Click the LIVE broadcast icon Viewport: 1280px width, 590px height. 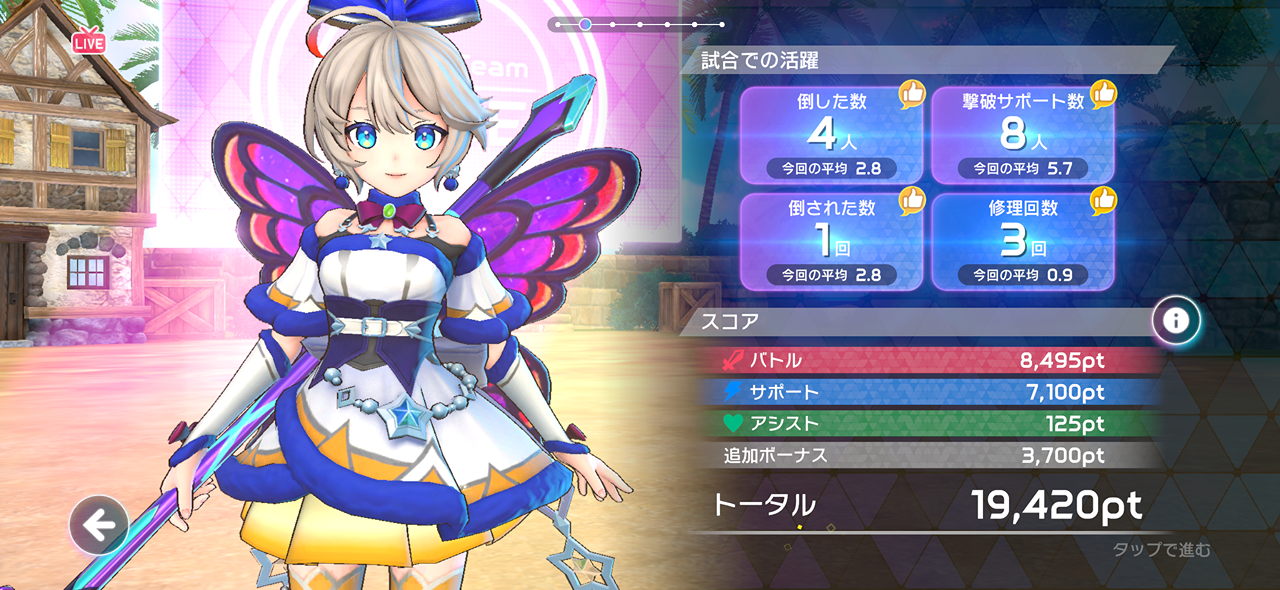(x=89, y=41)
